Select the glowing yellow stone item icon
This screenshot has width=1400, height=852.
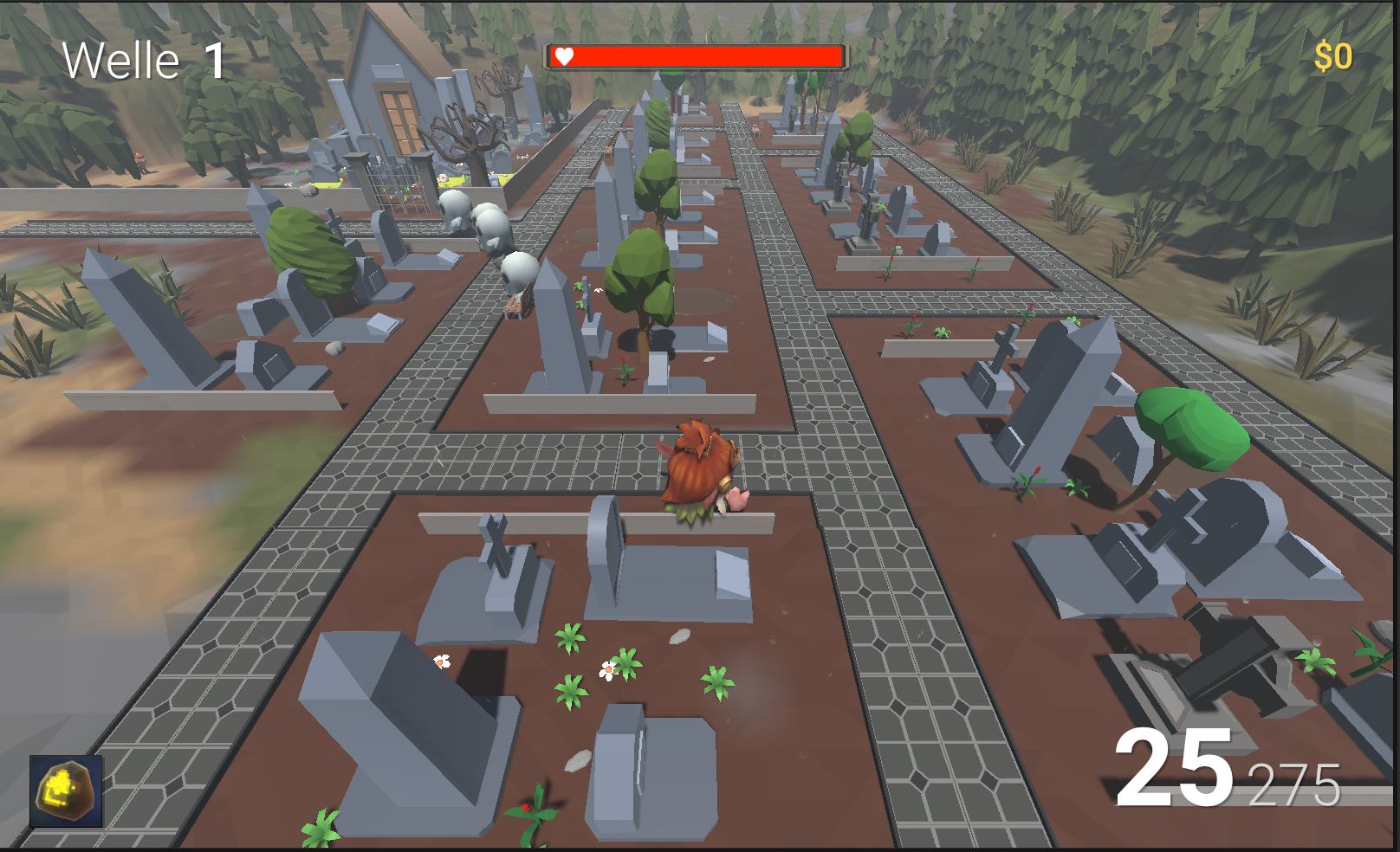coord(66,791)
